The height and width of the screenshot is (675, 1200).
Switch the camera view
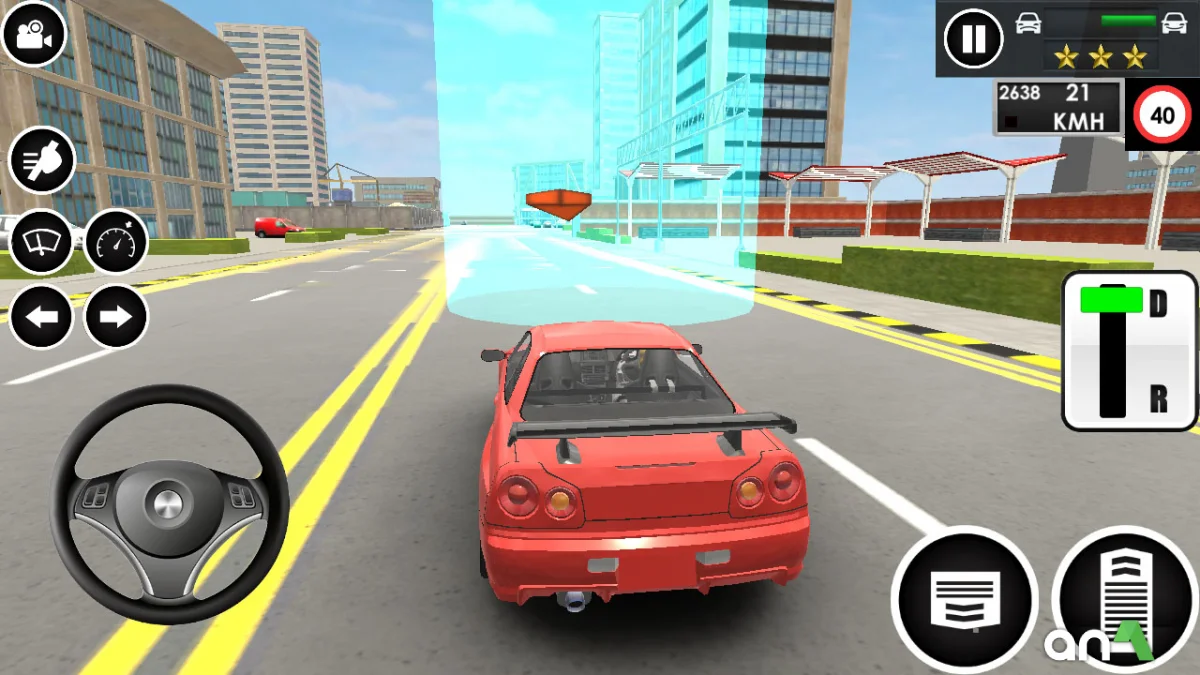34,34
